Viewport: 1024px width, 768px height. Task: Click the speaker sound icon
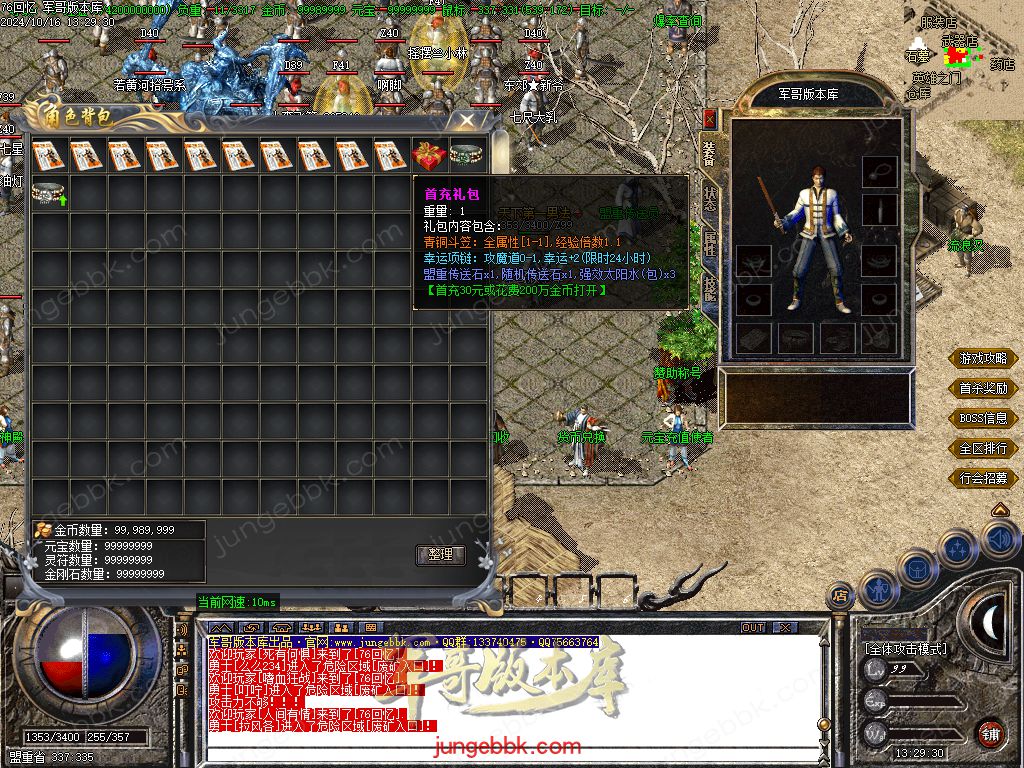1000,540
